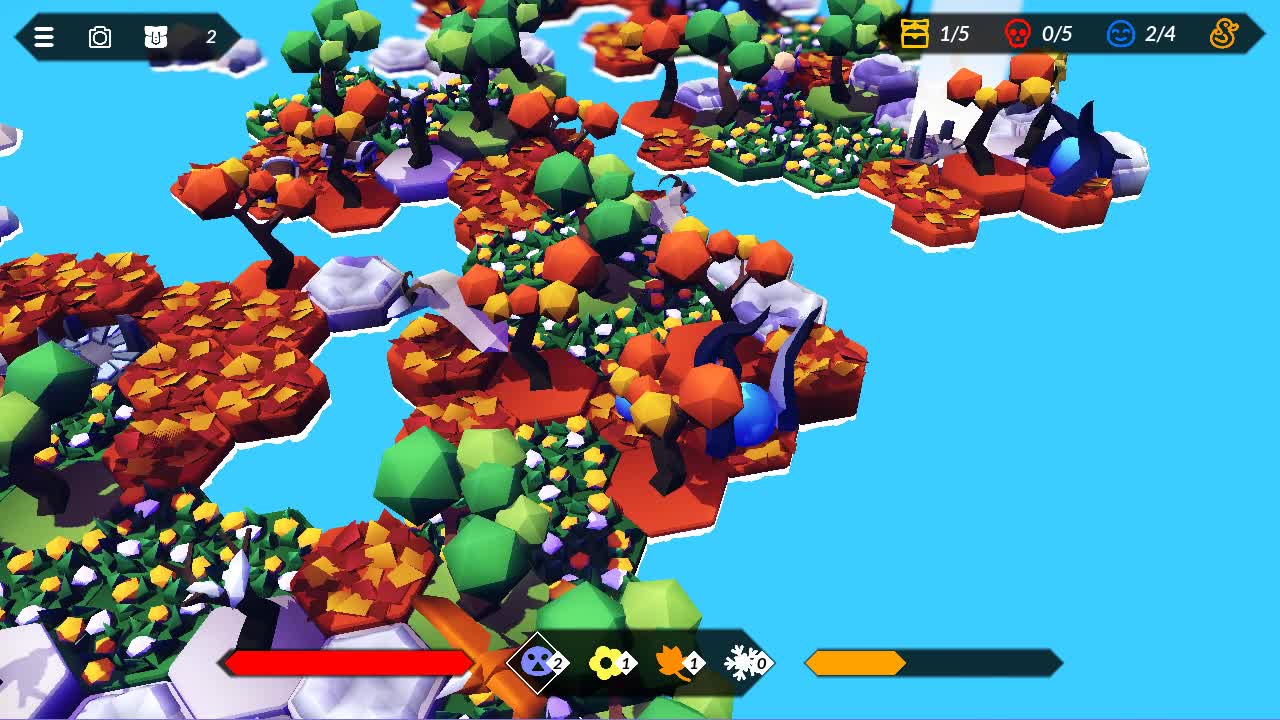Click the orange duck emblem
The image size is (1280, 720).
(1227, 34)
